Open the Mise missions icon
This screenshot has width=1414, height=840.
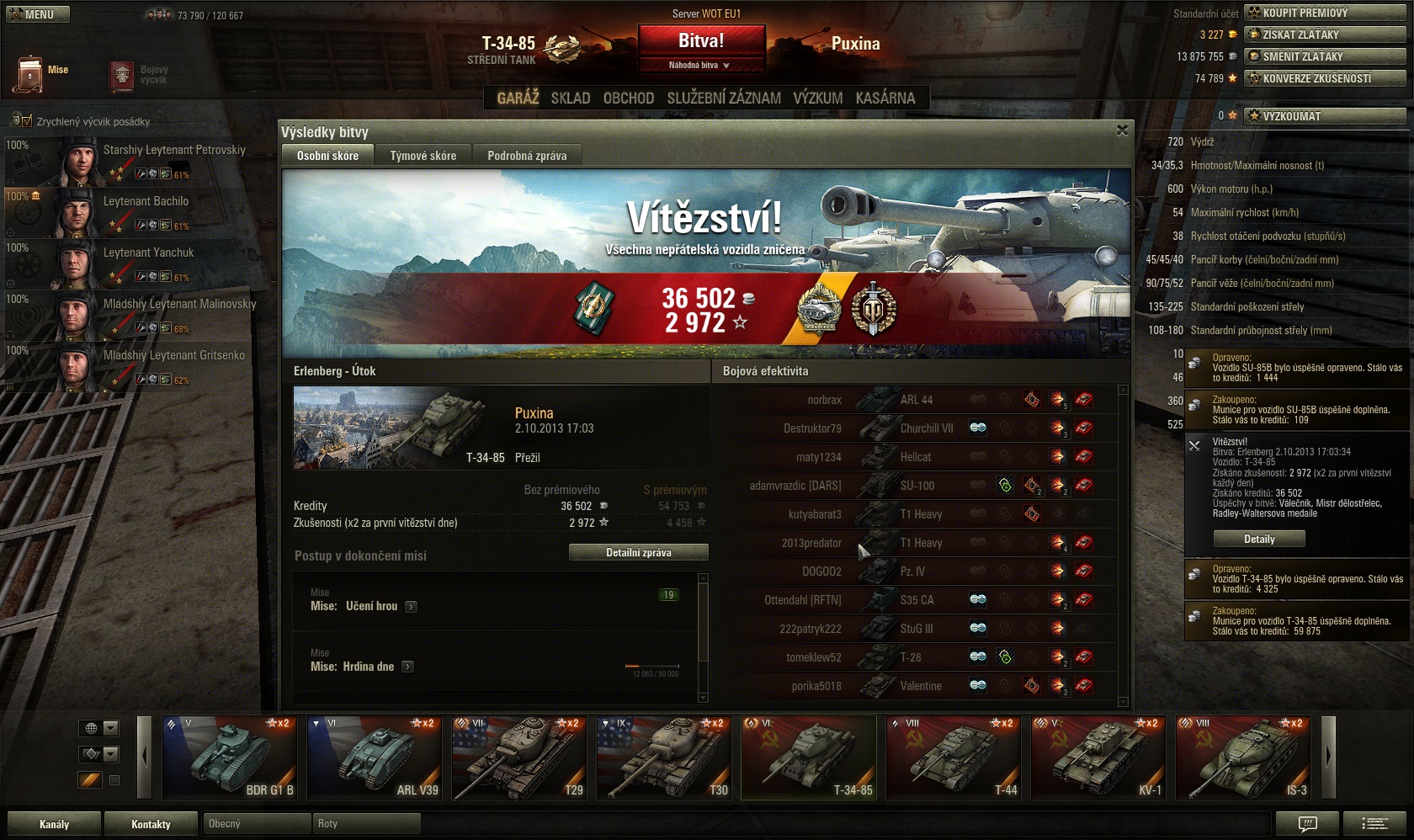[30, 74]
